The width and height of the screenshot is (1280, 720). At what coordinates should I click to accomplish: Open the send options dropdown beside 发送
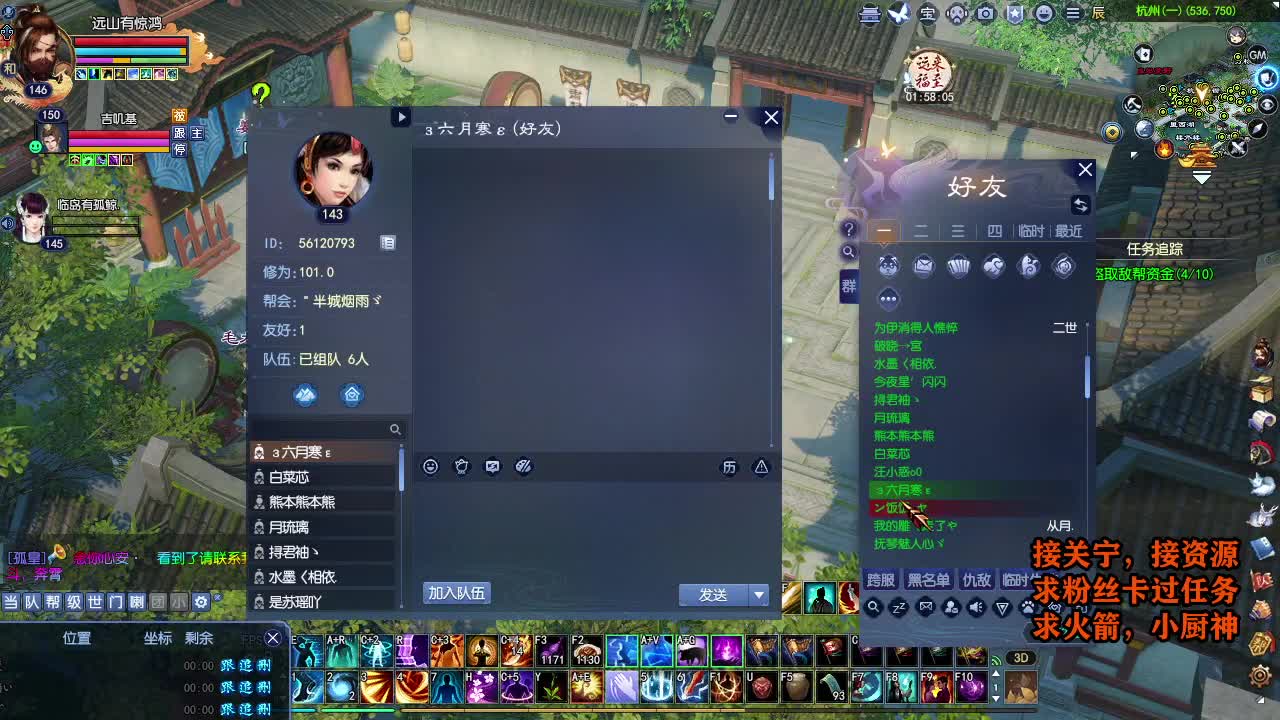pyautogui.click(x=757, y=593)
